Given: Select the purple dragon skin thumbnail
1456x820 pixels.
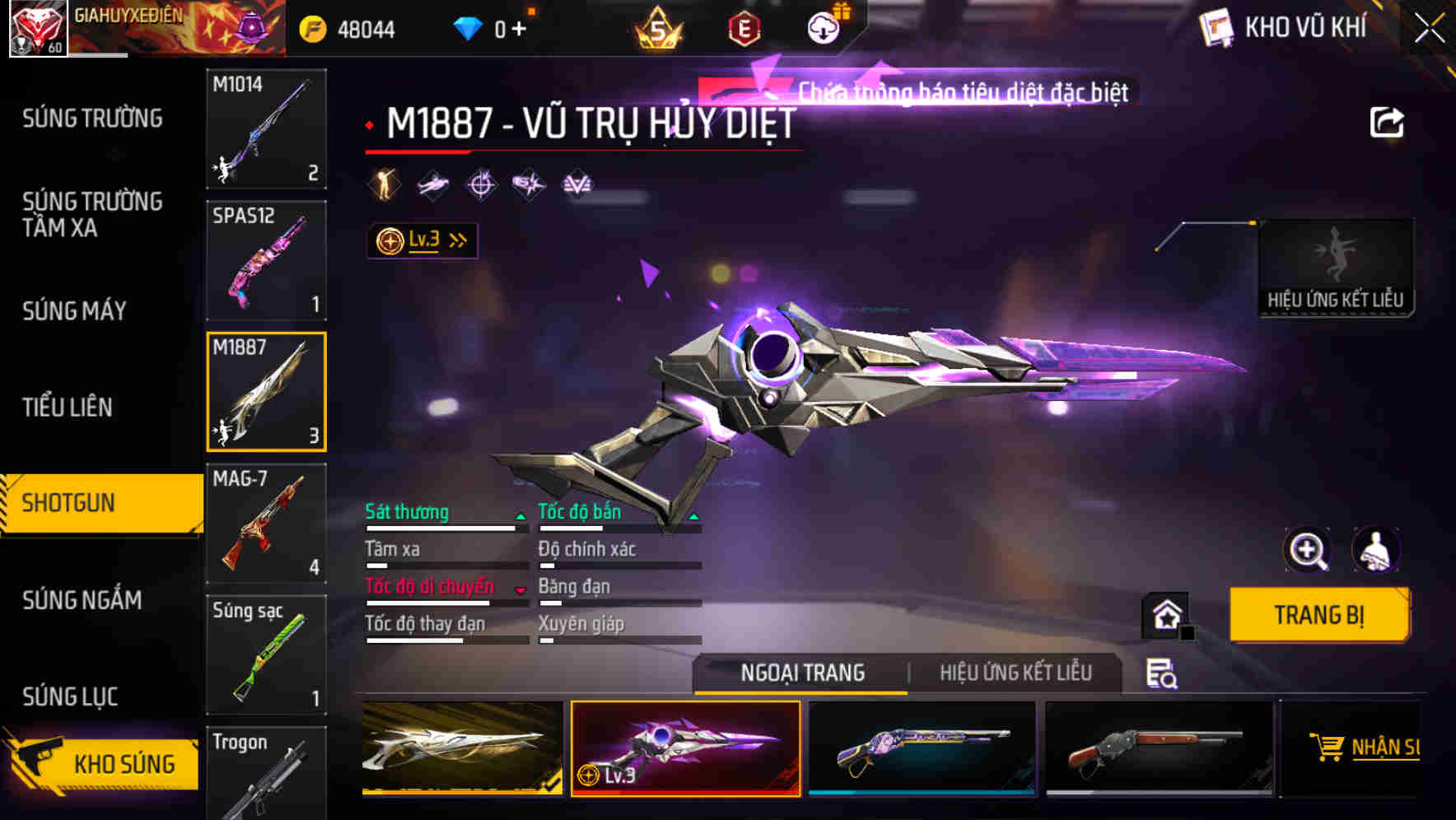Looking at the screenshot, I should (x=922, y=748).
